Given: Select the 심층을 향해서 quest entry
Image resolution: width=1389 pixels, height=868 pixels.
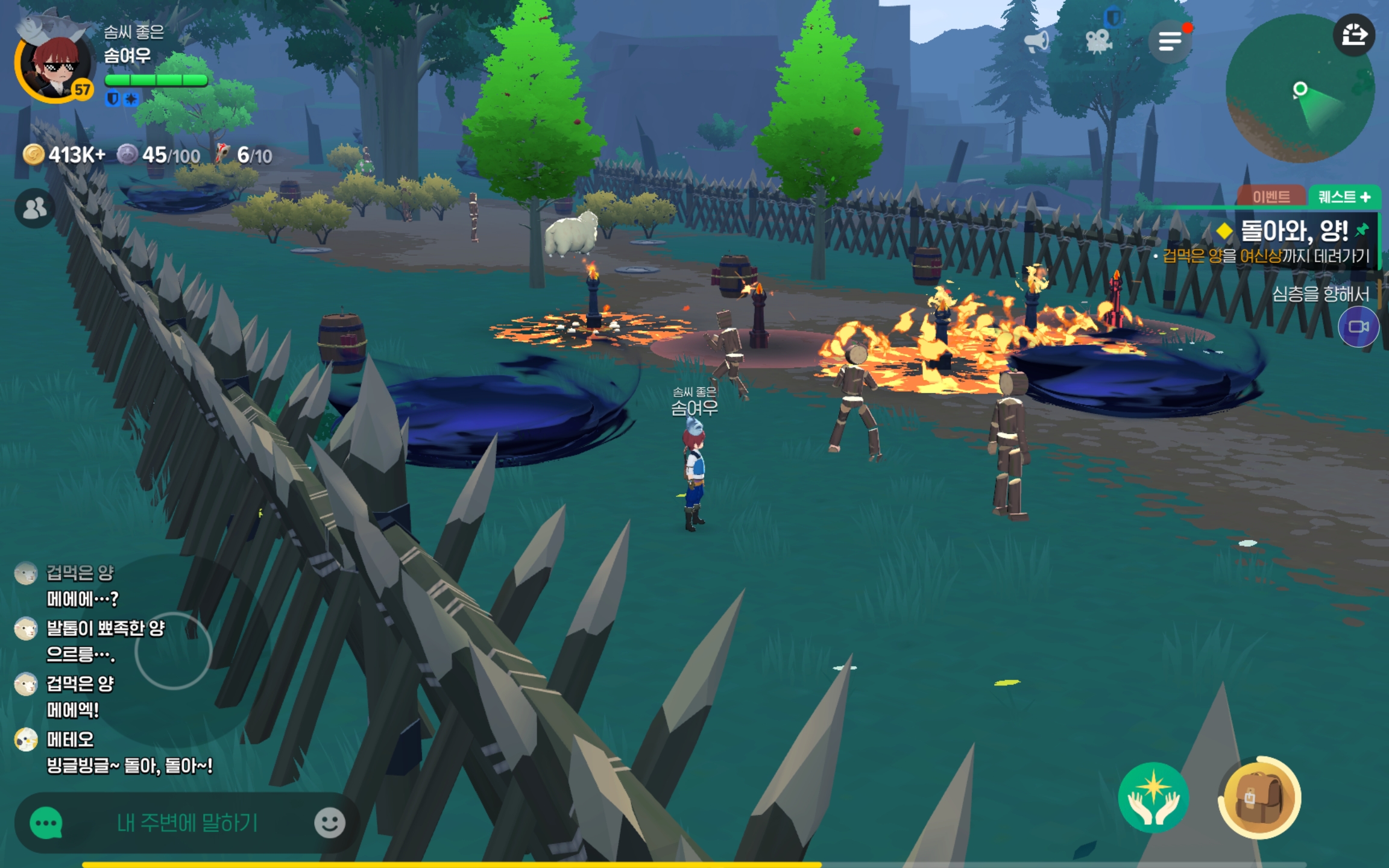Looking at the screenshot, I should pyautogui.click(x=1320, y=294).
